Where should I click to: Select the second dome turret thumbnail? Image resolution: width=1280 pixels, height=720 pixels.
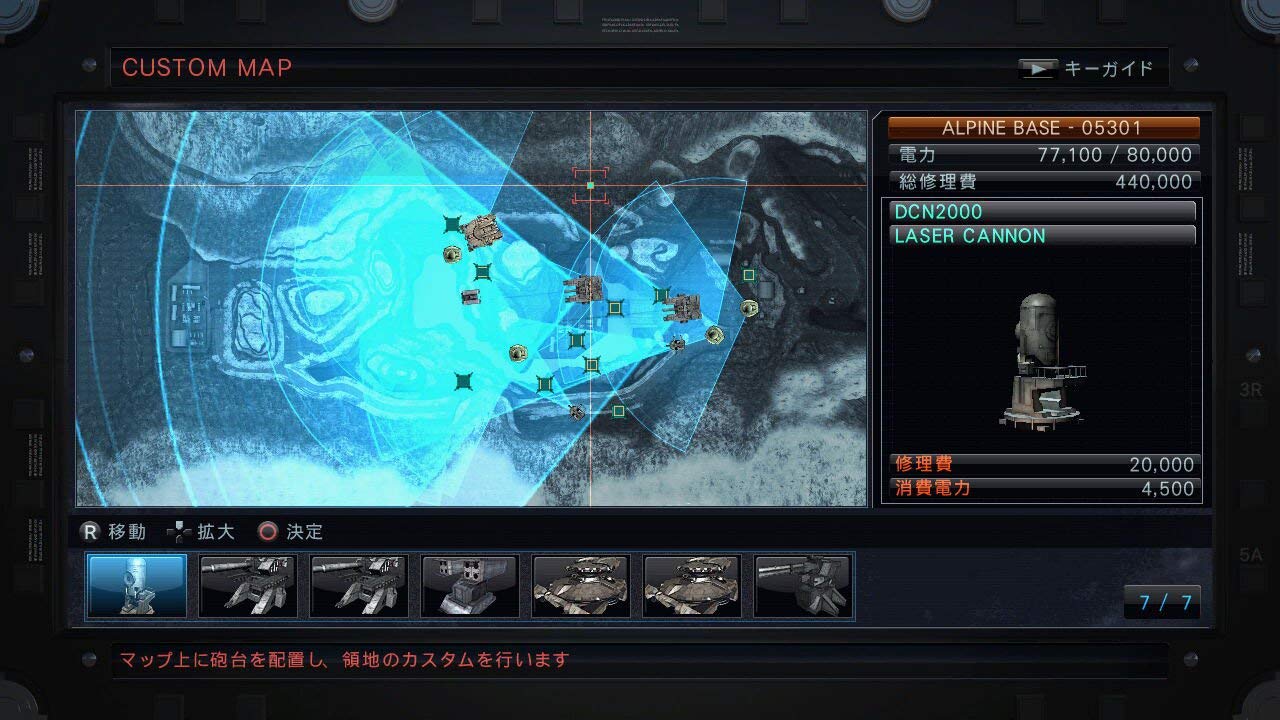[x=692, y=586]
